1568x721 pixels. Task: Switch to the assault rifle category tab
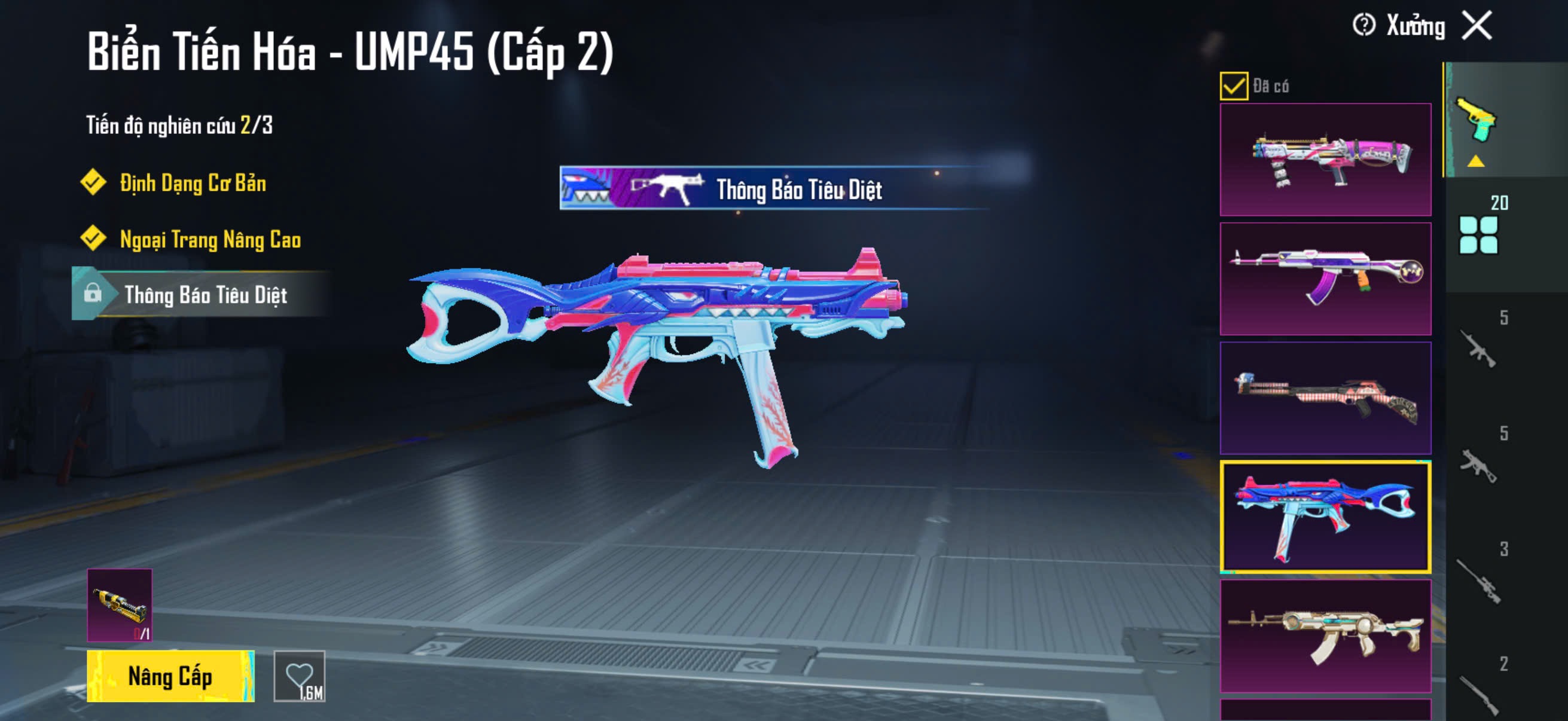coord(1479,348)
